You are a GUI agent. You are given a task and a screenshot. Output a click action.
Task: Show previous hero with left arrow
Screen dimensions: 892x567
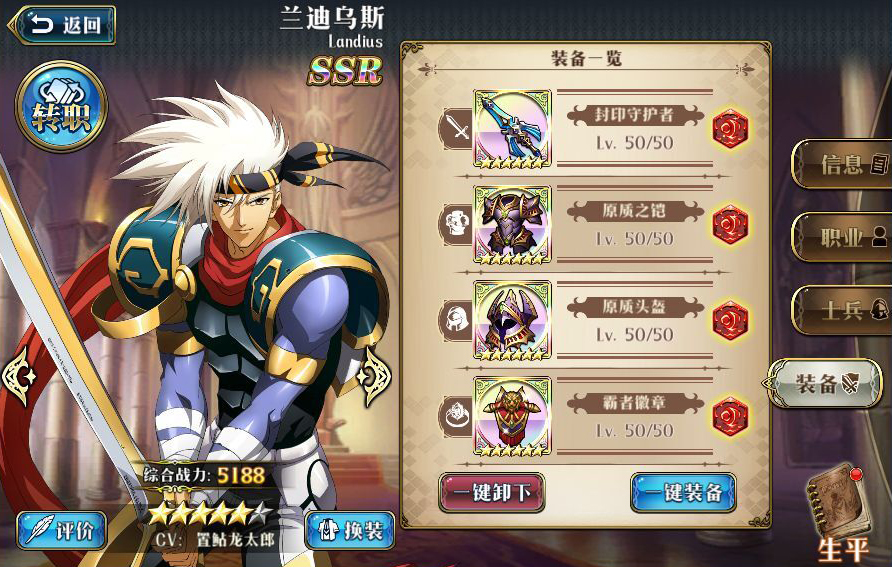point(20,377)
